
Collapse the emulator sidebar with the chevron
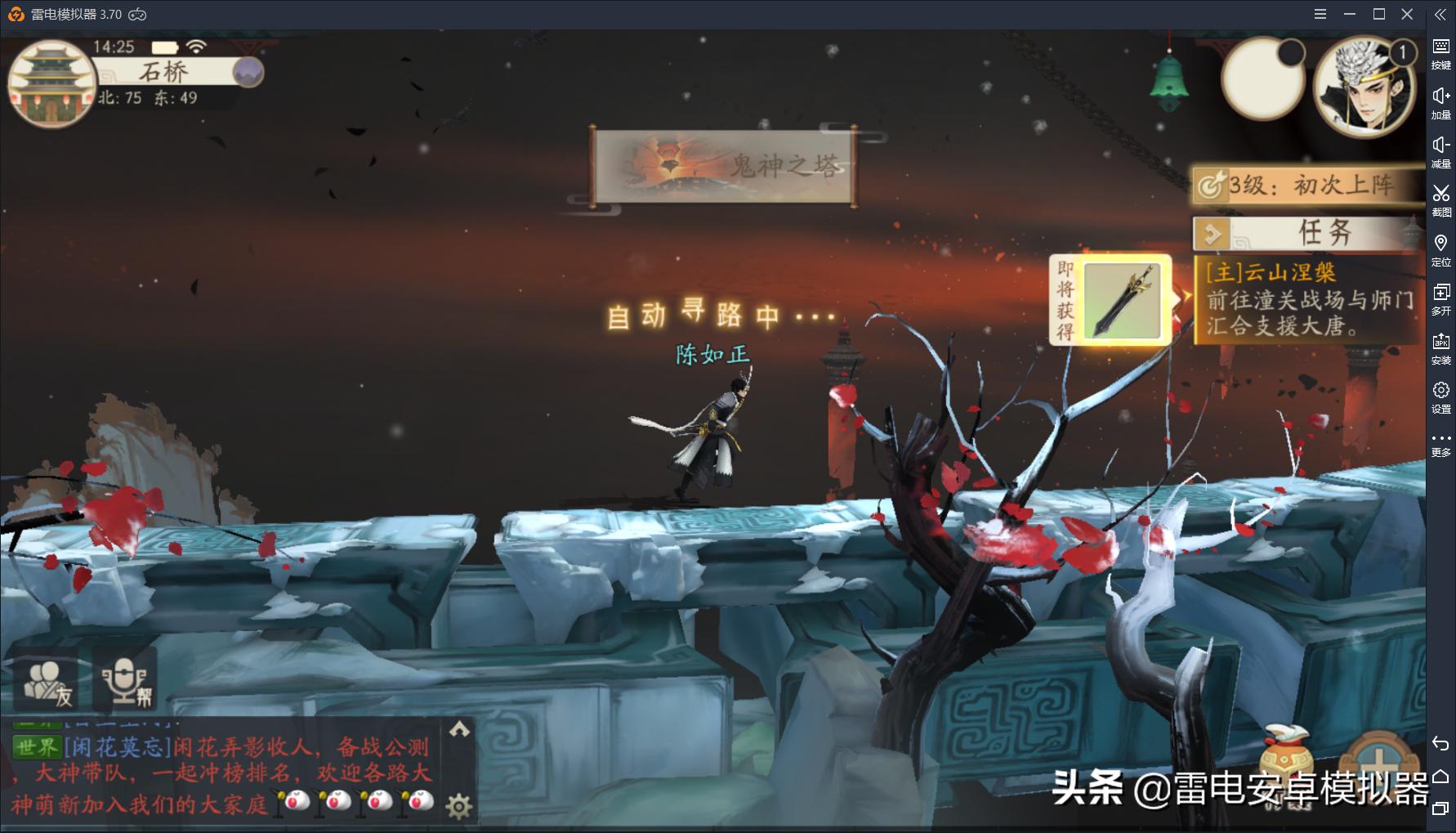click(1440, 14)
